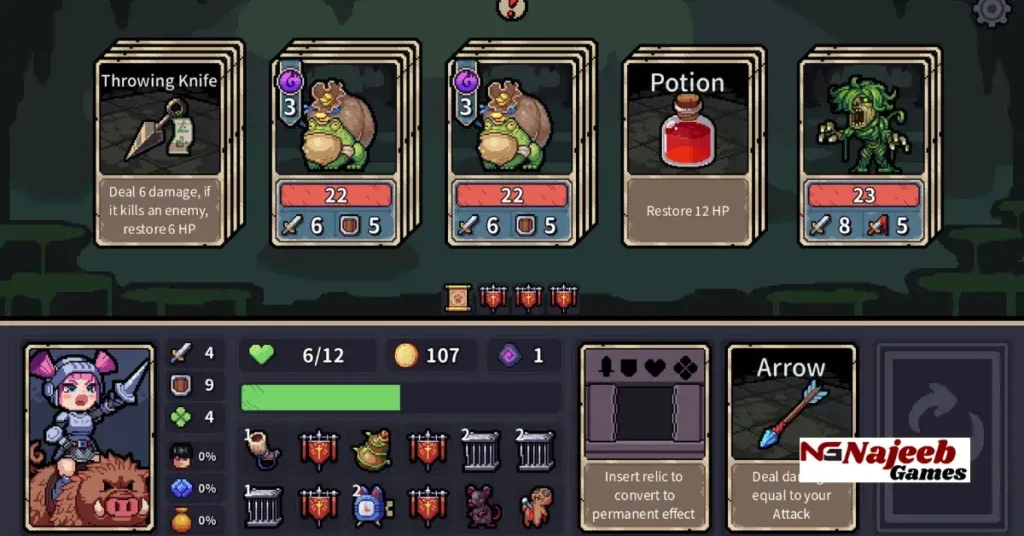Select the paw scroll stage icon

click(457, 297)
